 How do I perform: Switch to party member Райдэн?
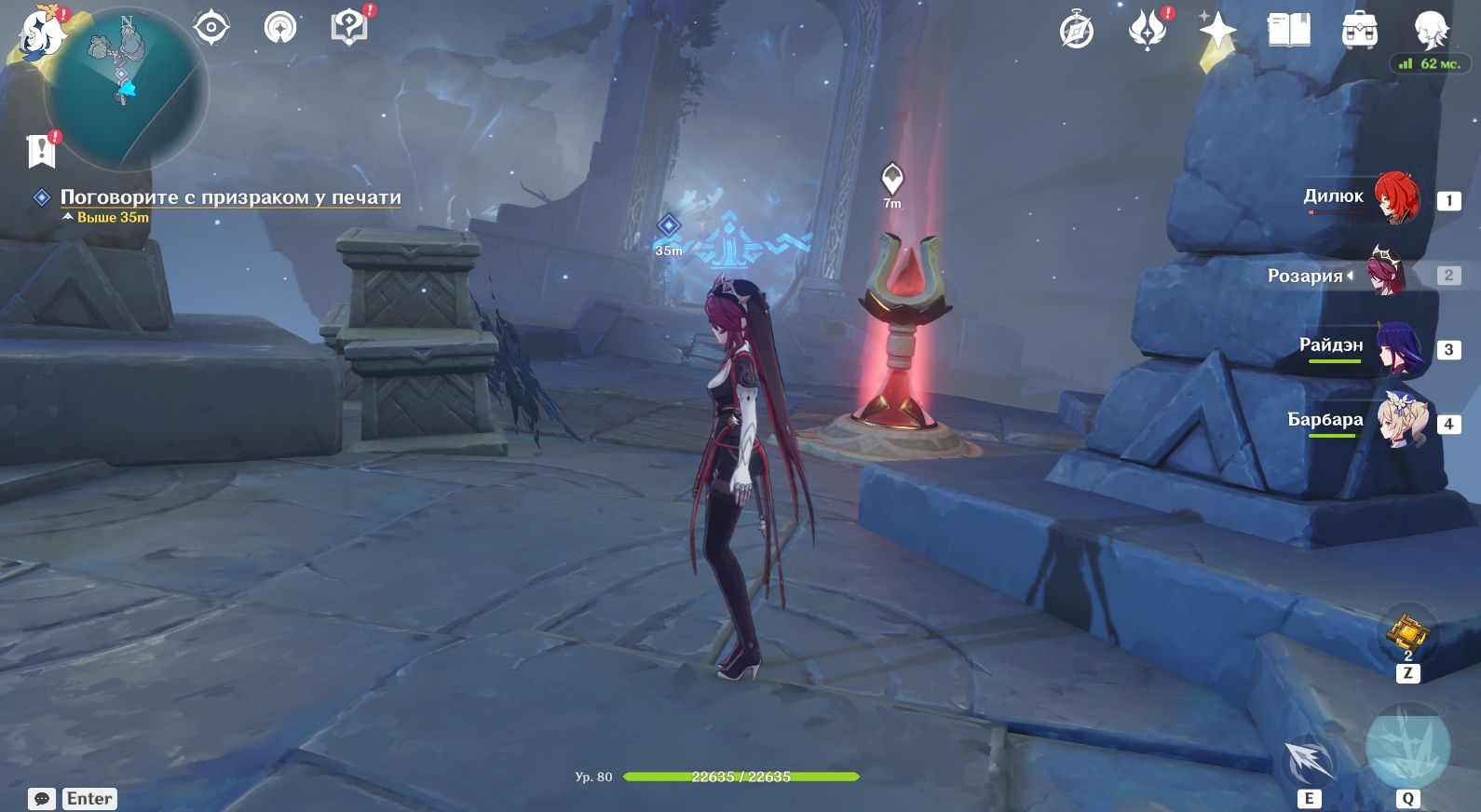coord(1399,347)
